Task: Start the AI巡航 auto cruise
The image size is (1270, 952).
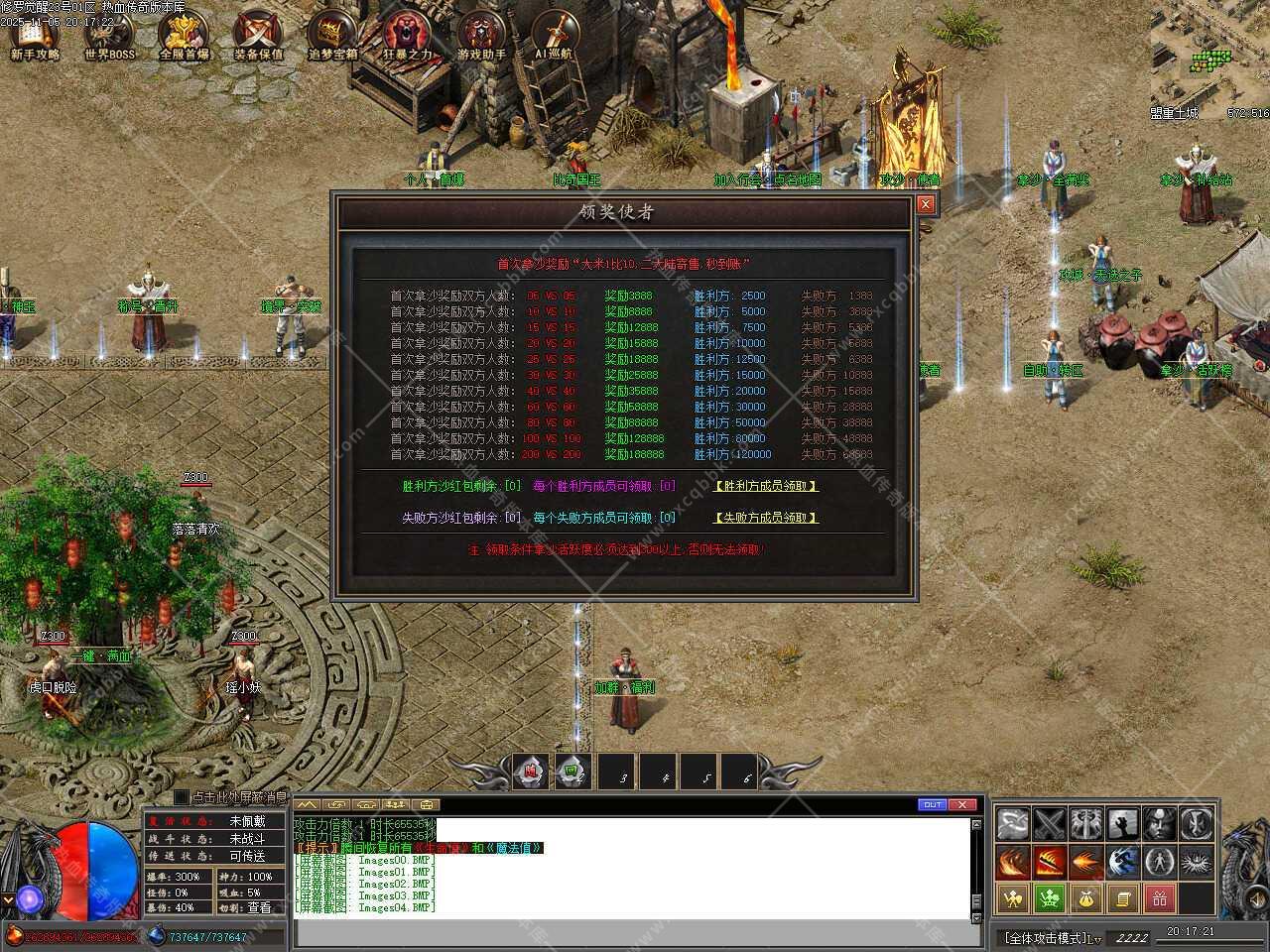Action: [x=555, y=36]
